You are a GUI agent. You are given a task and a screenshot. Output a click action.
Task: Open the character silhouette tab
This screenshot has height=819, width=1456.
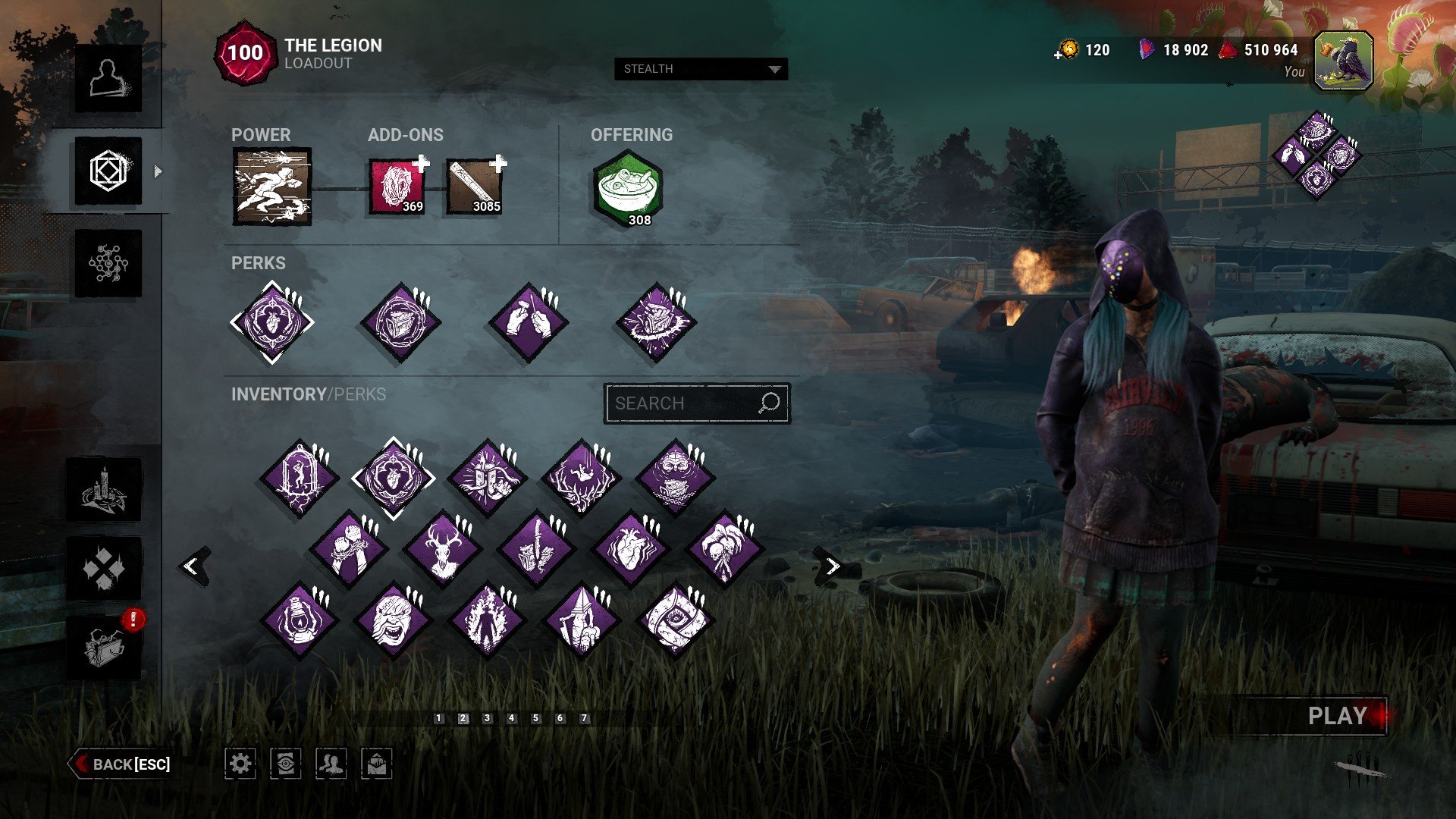108,79
